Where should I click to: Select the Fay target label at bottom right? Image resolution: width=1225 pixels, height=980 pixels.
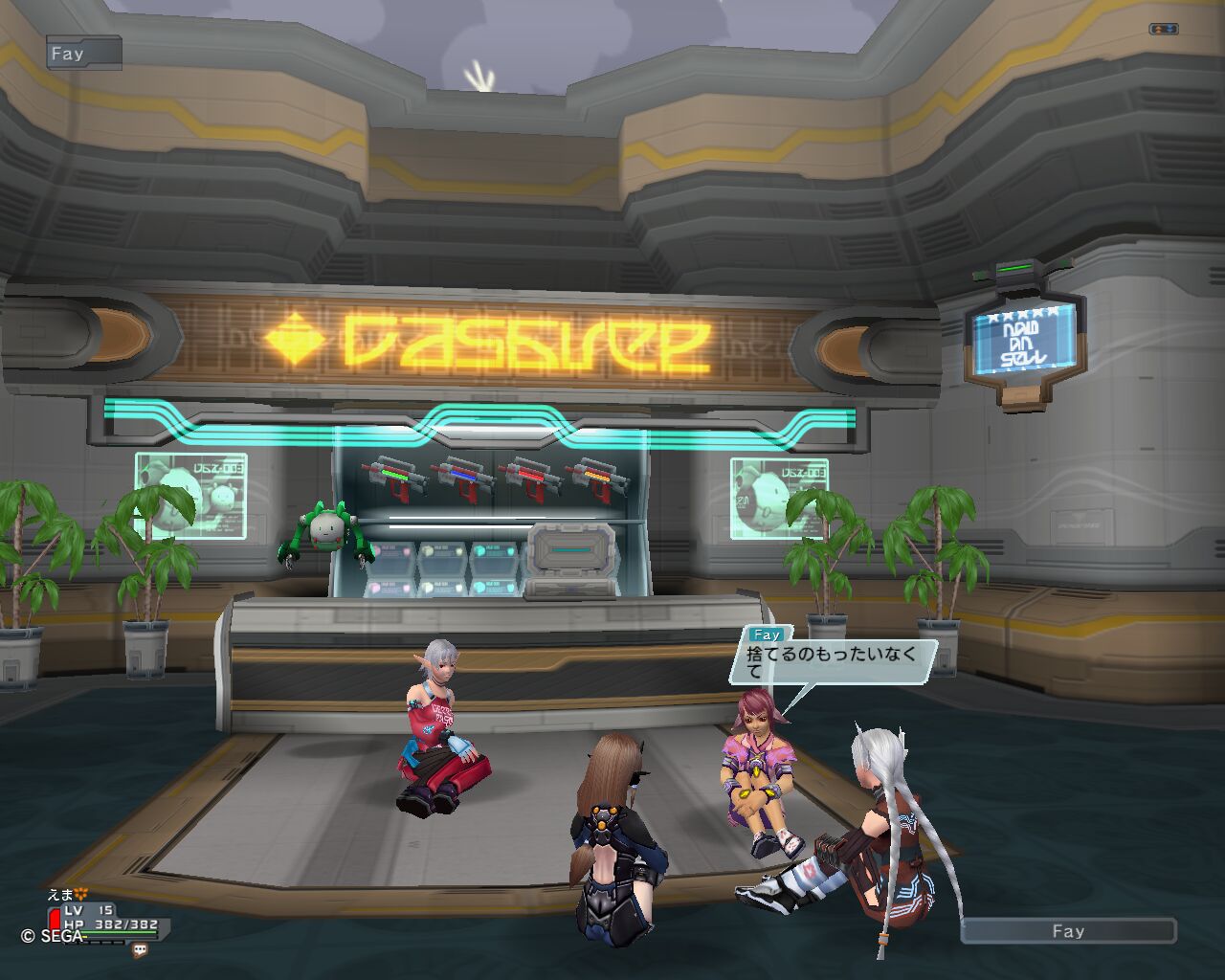coord(1068,931)
